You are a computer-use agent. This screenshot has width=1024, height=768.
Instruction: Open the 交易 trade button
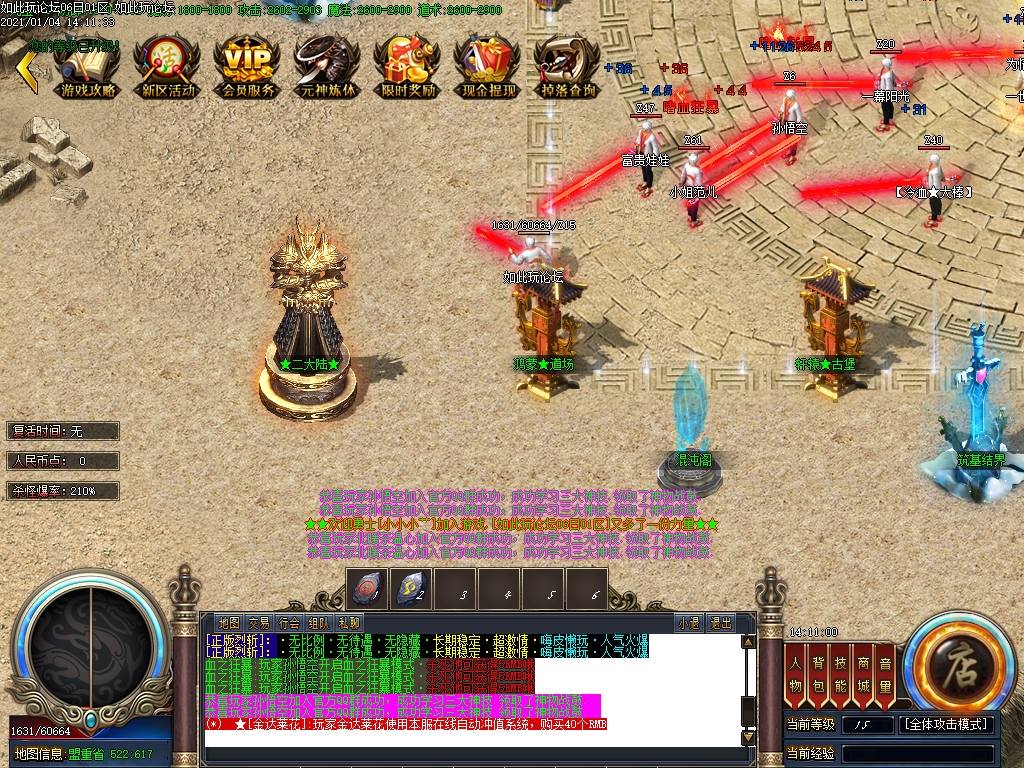pyautogui.click(x=259, y=623)
